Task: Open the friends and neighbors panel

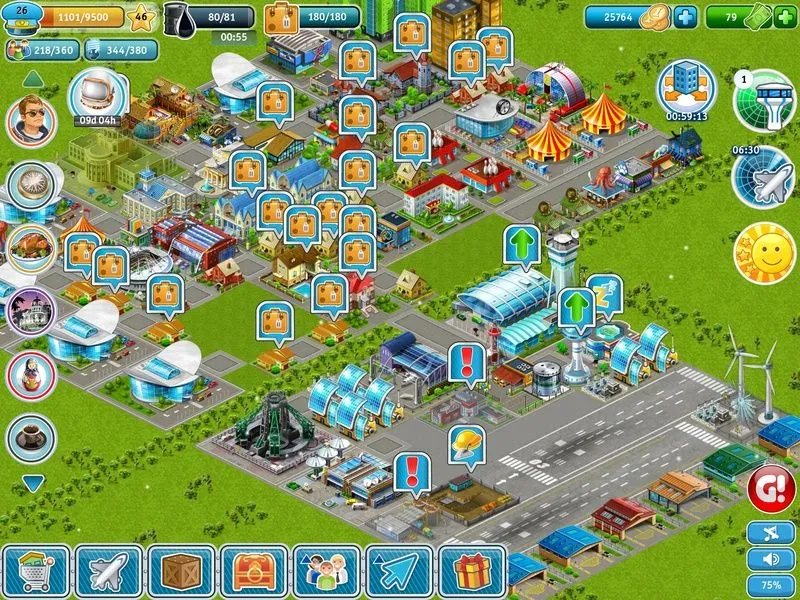Action: tap(327, 571)
